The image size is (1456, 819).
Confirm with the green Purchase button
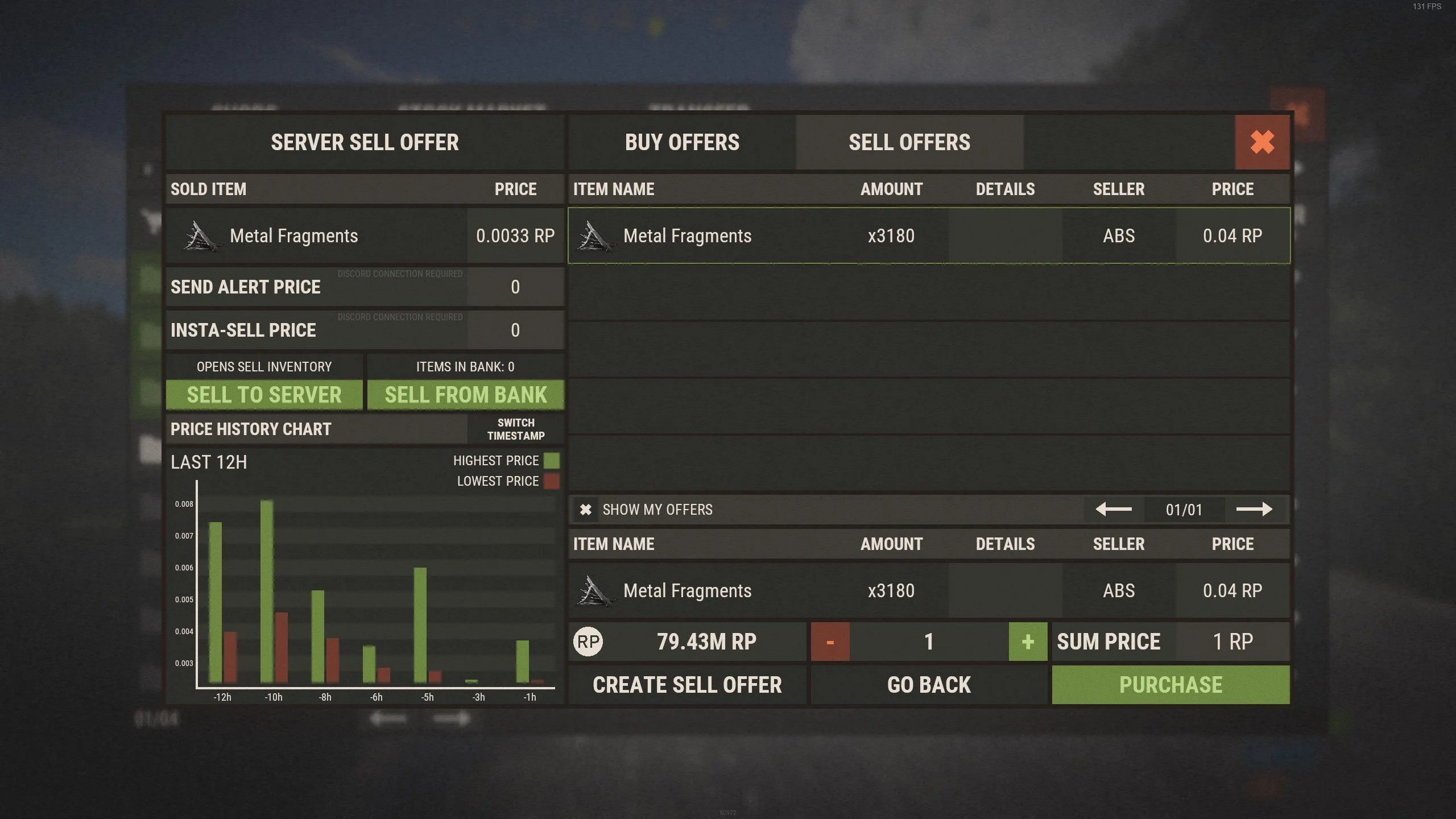[1170, 685]
